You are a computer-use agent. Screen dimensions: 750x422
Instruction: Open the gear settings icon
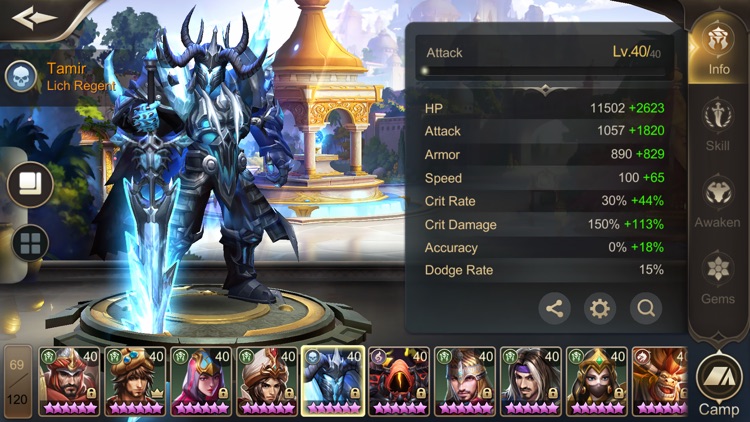(600, 308)
